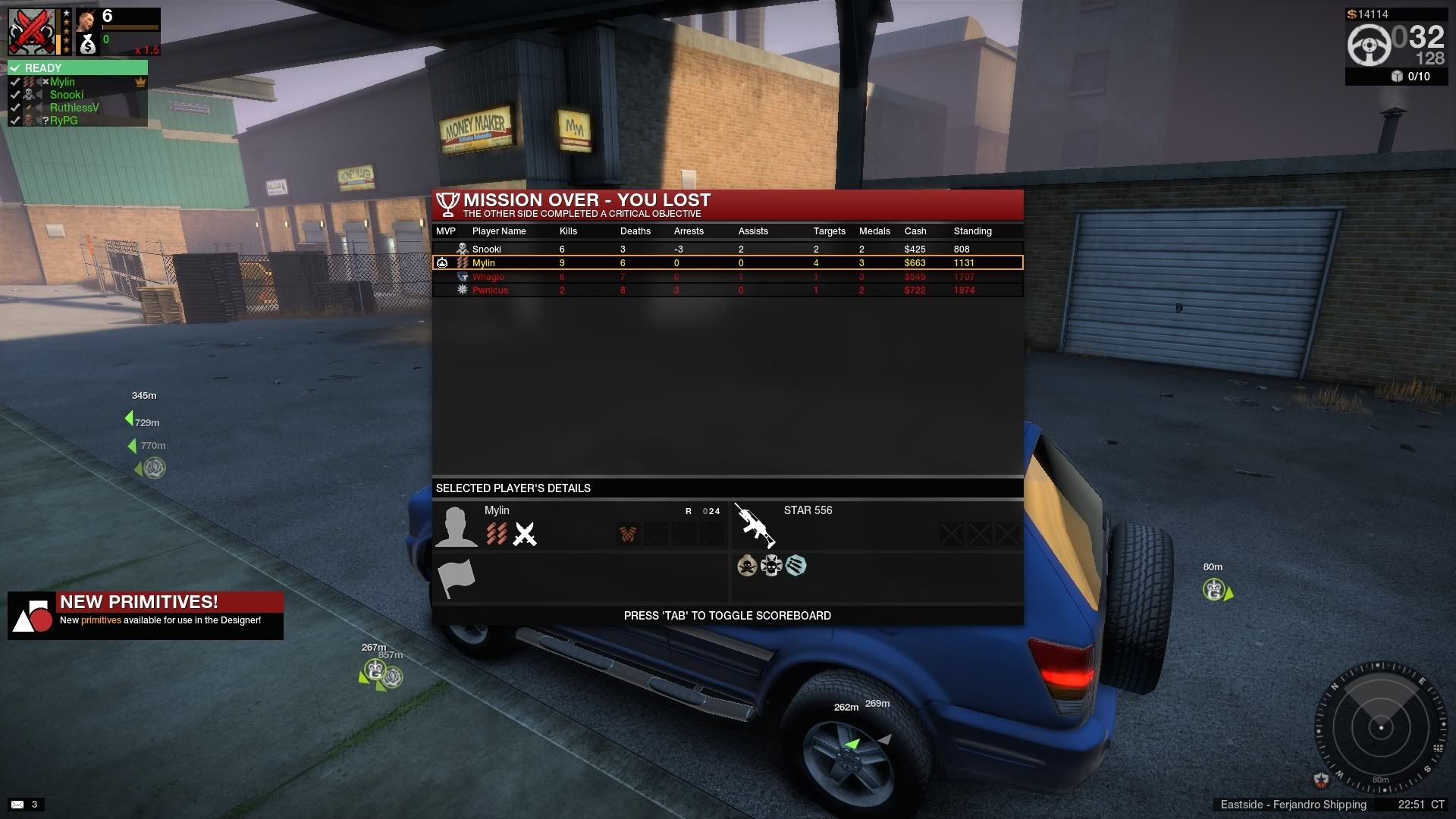This screenshot has height=819, width=1456.
Task: Open the mail envelope icon
Action: pyautogui.click(x=17, y=805)
